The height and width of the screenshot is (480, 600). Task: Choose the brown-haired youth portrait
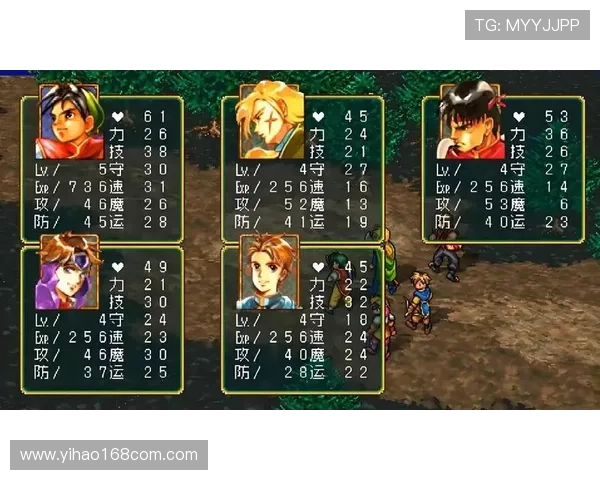[x=270, y=273]
